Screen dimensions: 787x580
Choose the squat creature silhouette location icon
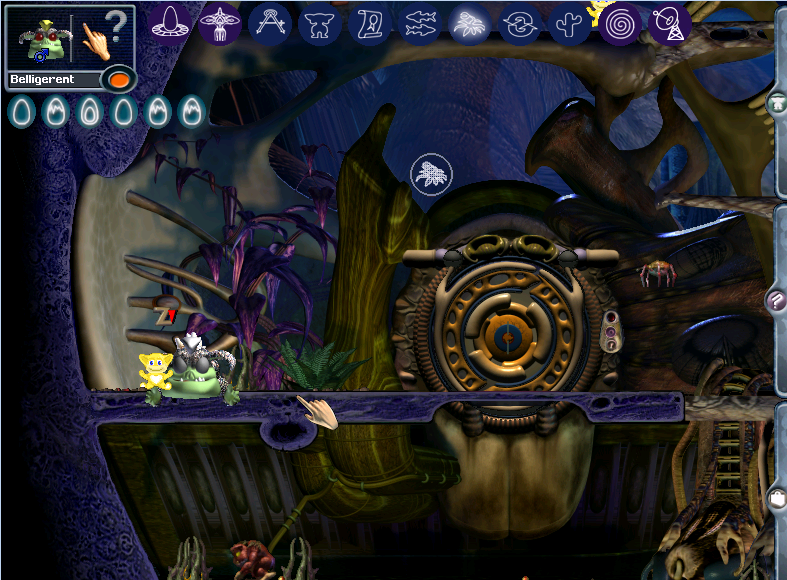[x=320, y=22]
